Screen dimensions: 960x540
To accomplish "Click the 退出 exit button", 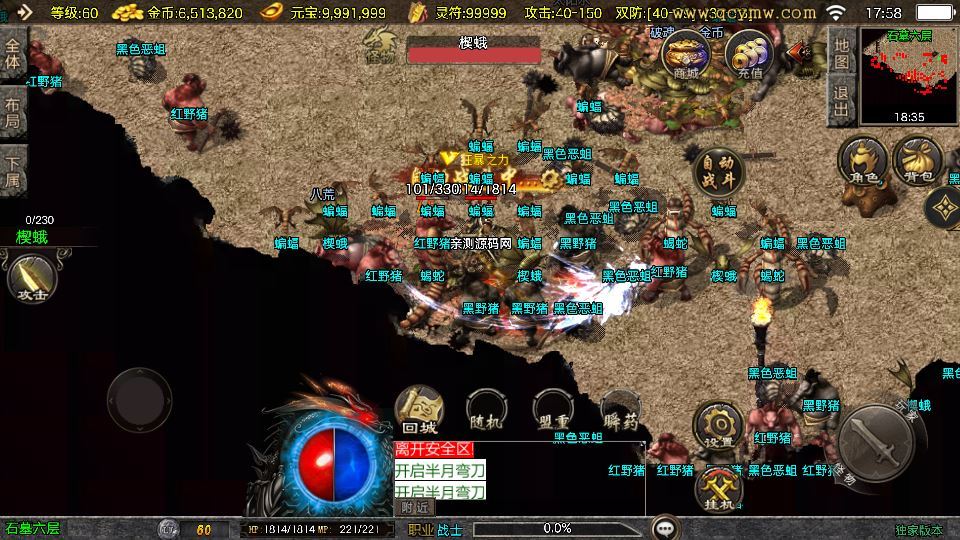I will (842, 101).
